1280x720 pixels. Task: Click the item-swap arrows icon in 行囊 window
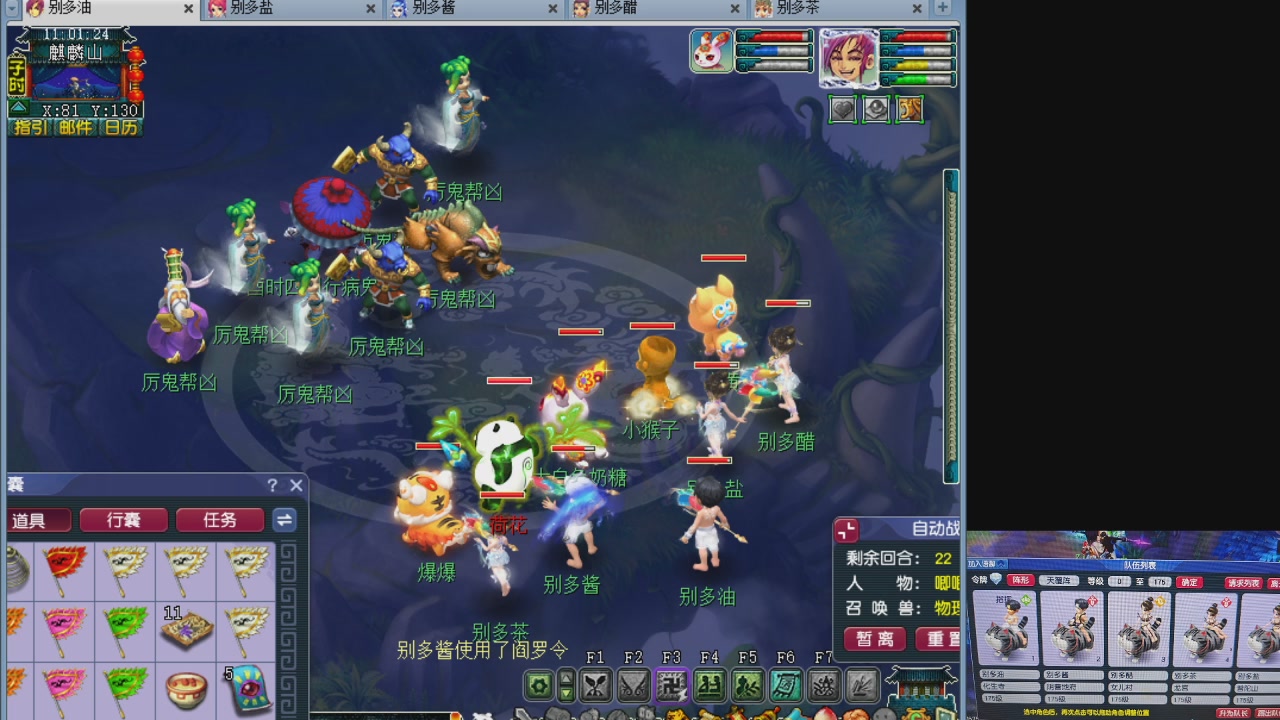[284, 520]
